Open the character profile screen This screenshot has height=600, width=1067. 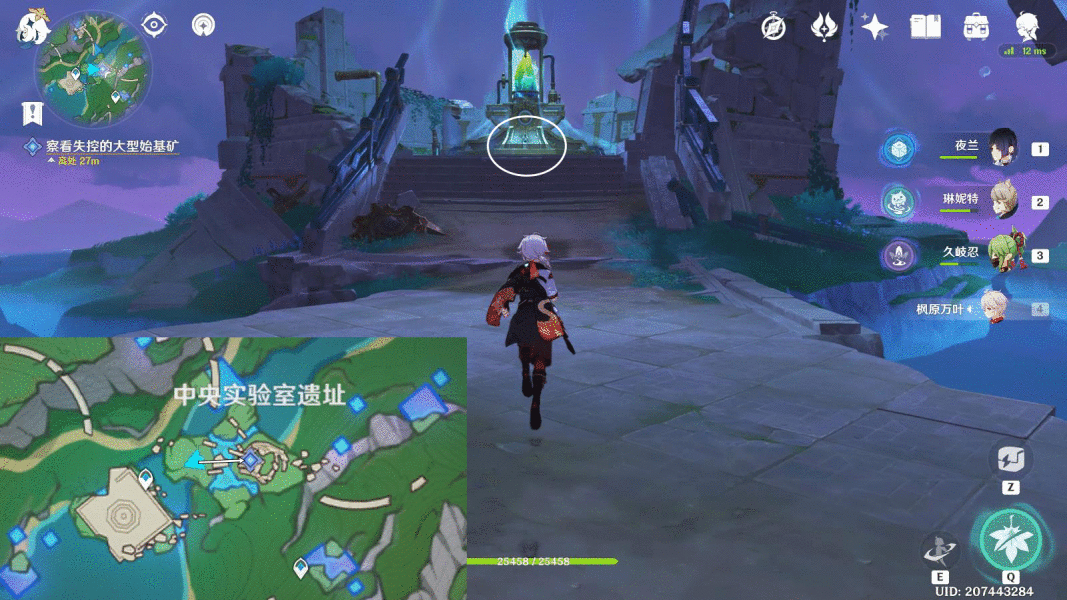(1027, 26)
